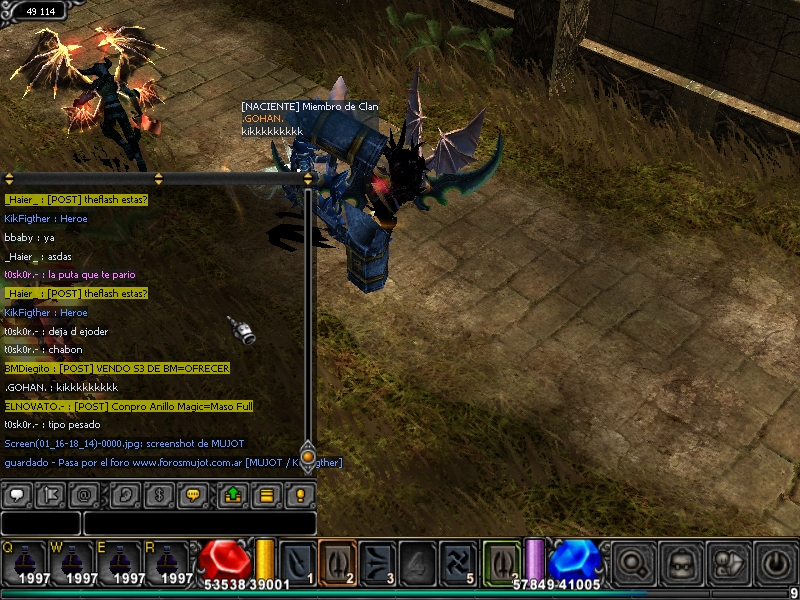Use the potion in the Q slot
Image resolution: width=800 pixels, height=600 pixels.
click(23, 563)
